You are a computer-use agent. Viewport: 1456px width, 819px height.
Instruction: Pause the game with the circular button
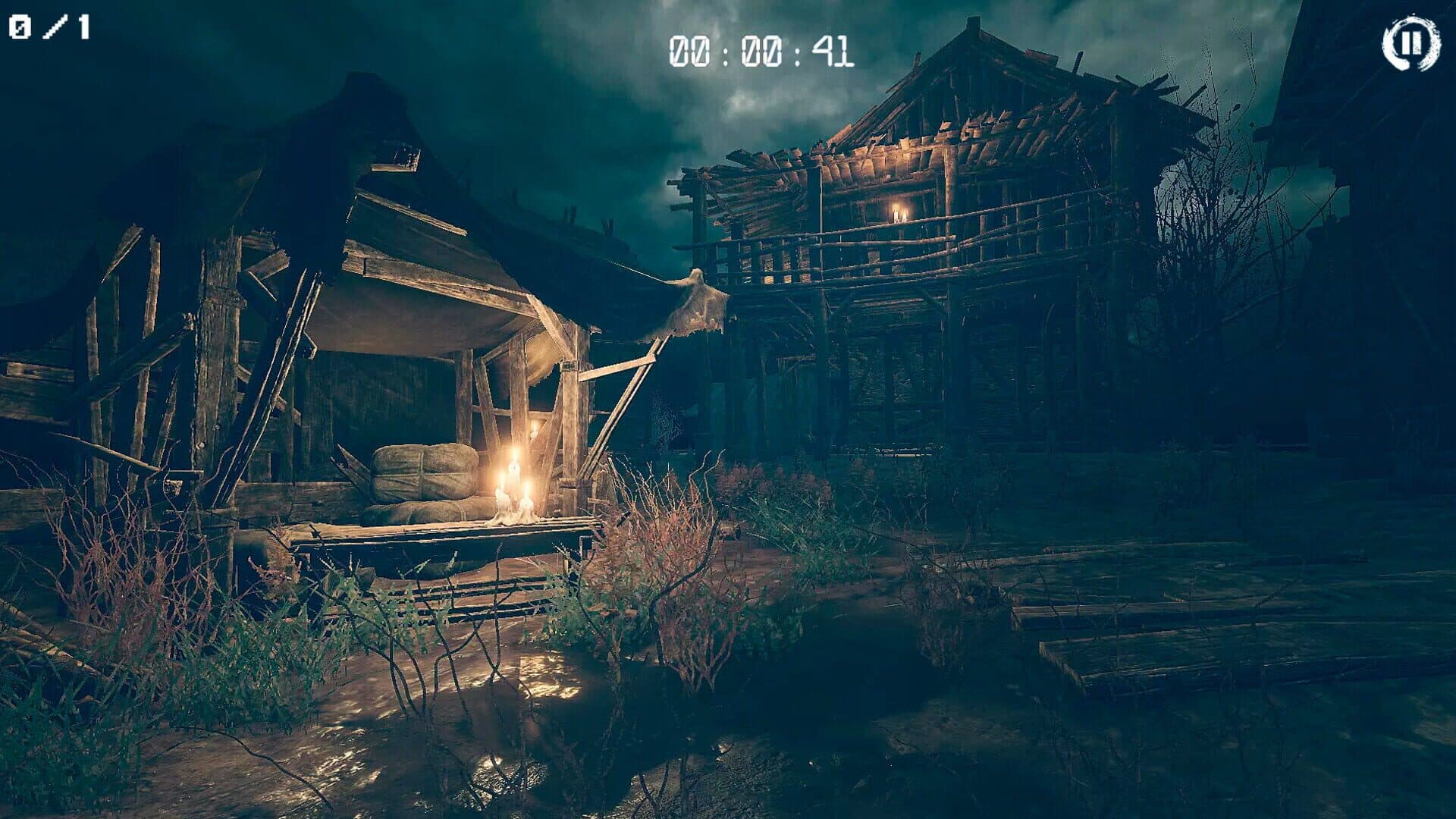(x=1410, y=43)
